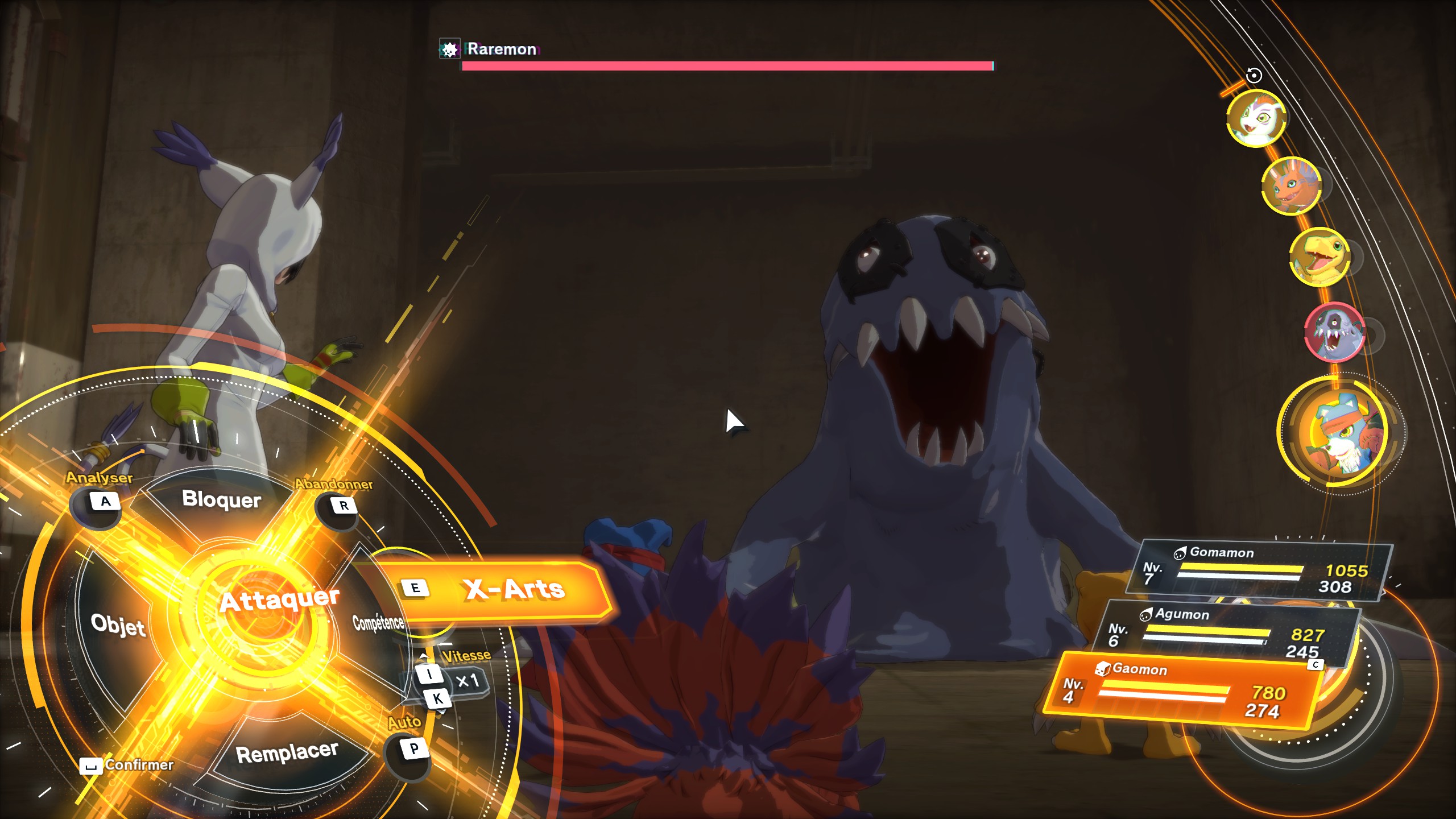Click the yellow Agumon turn-order portrait
The height and width of the screenshot is (819, 1456).
pyautogui.click(x=1319, y=257)
